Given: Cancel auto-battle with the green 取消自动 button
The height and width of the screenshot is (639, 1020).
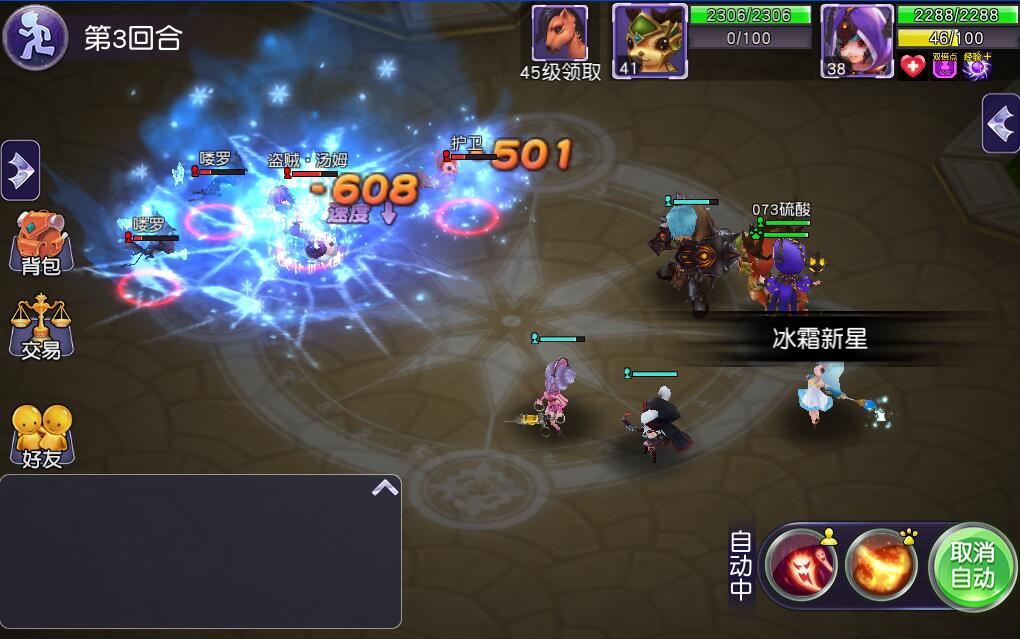Looking at the screenshot, I should tap(972, 566).
